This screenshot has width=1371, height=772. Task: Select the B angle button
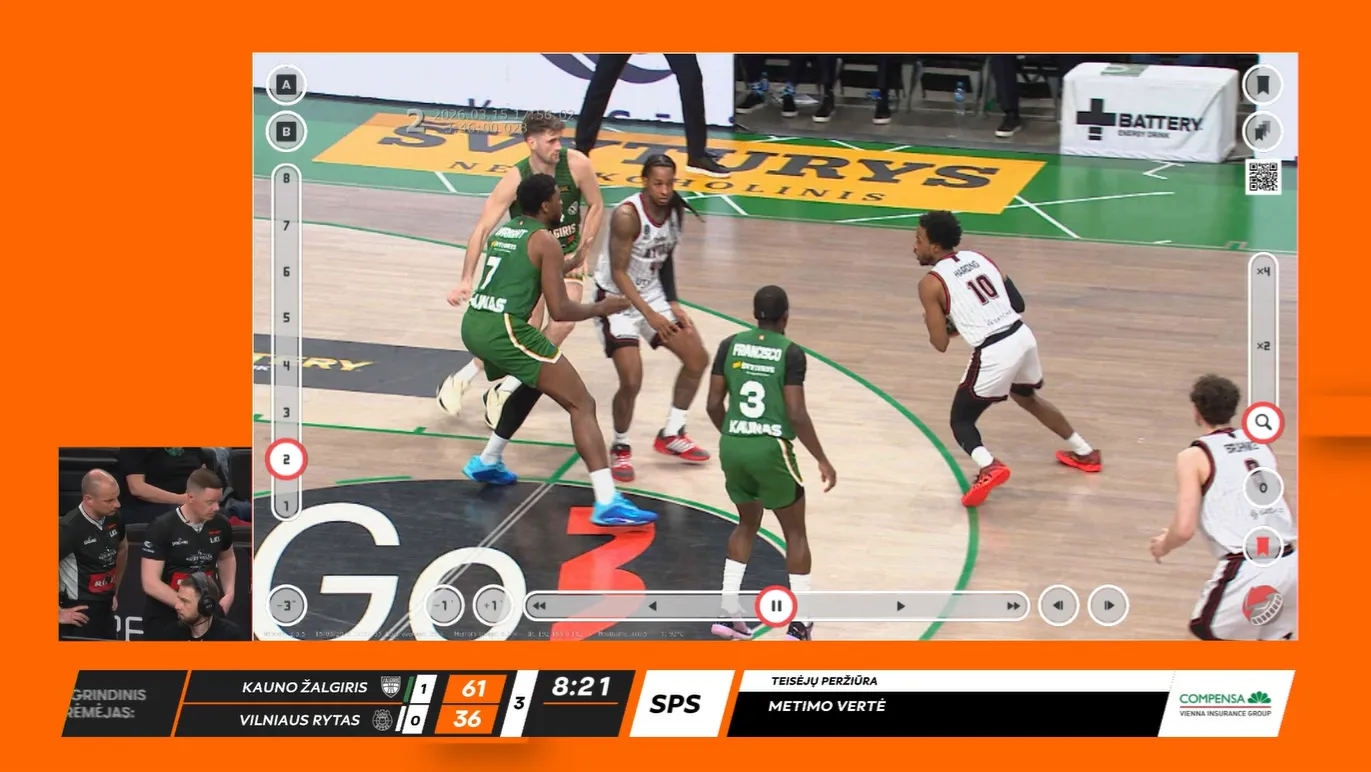coord(286,131)
